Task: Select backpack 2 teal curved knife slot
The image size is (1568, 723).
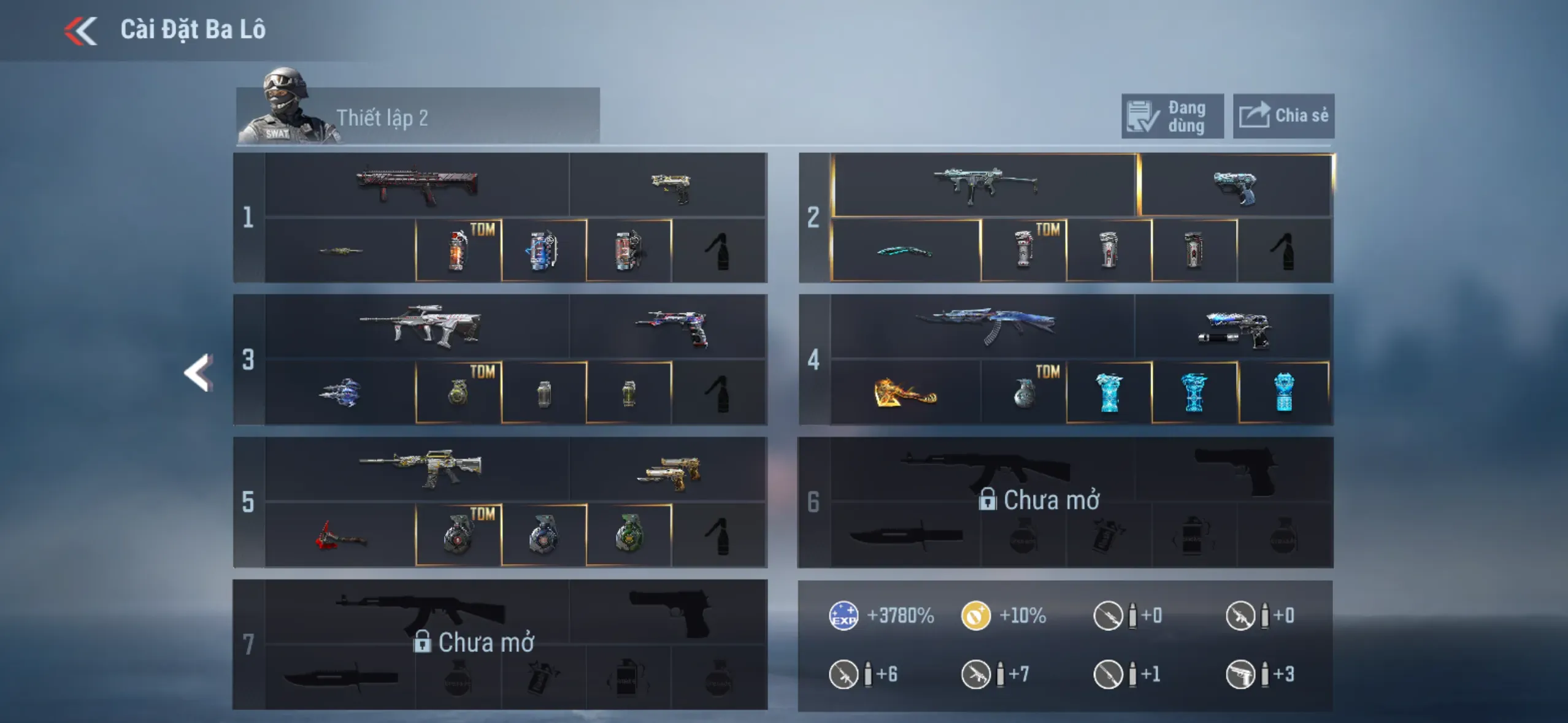Action: pyautogui.click(x=905, y=251)
